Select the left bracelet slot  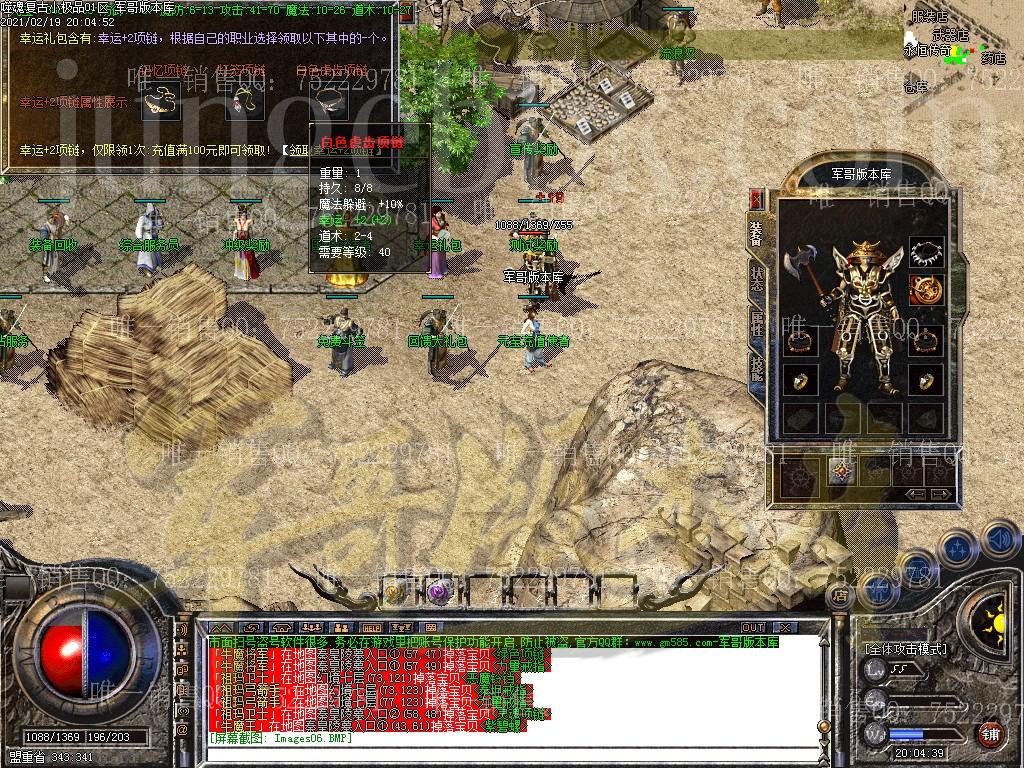[x=800, y=341]
